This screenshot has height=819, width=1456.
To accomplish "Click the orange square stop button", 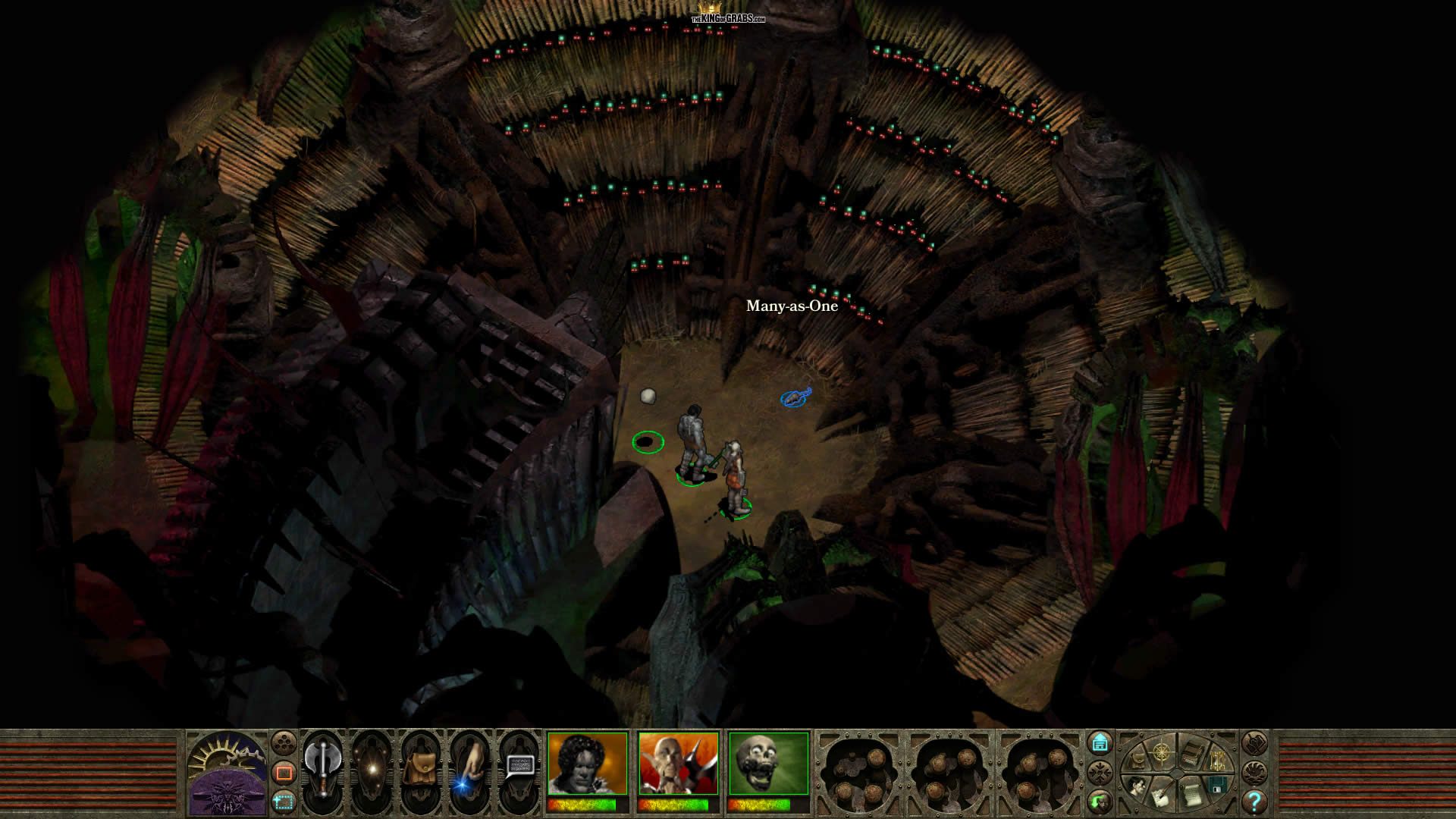I will pyautogui.click(x=284, y=773).
